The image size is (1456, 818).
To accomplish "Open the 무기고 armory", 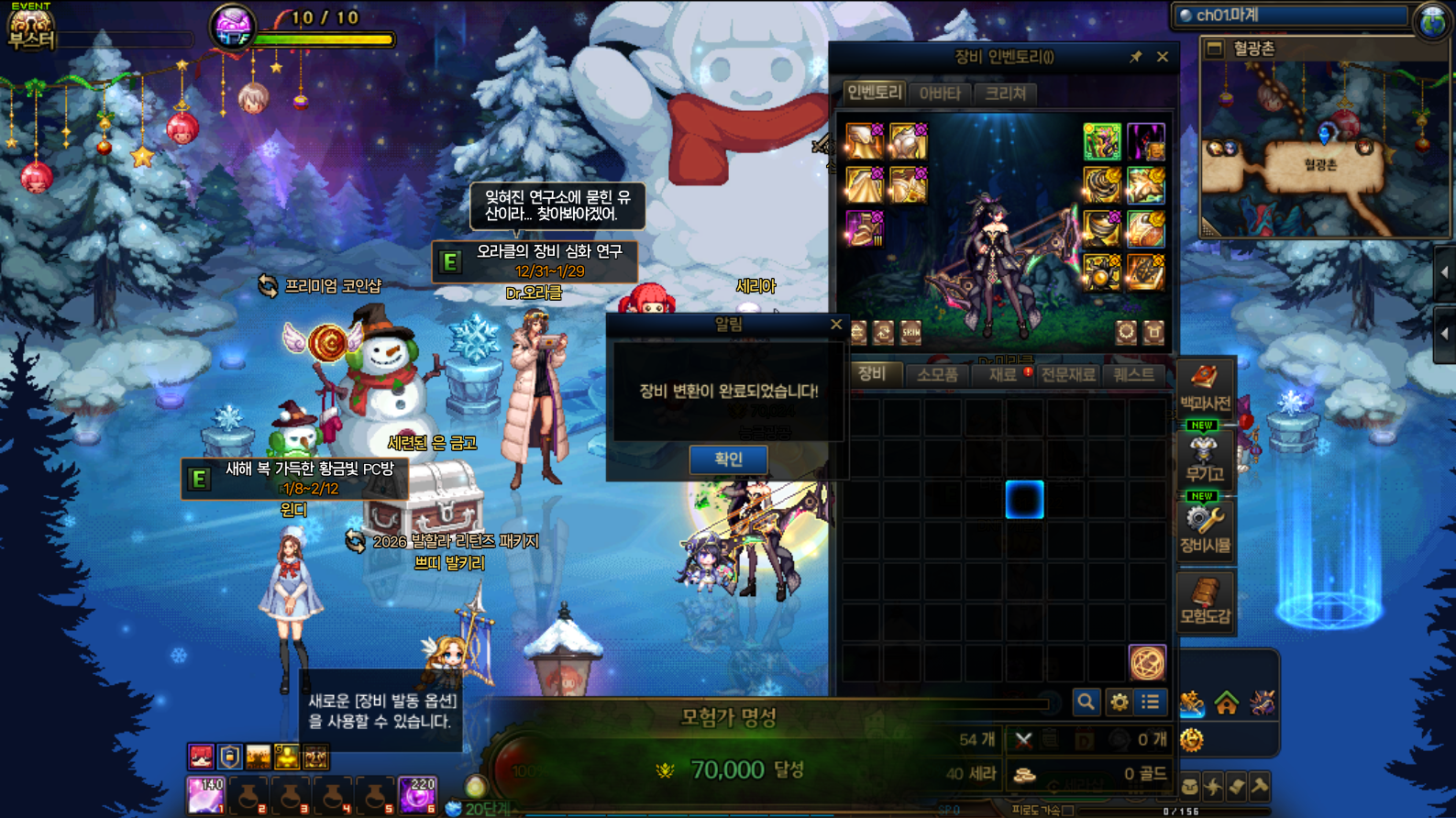I will pyautogui.click(x=1205, y=459).
